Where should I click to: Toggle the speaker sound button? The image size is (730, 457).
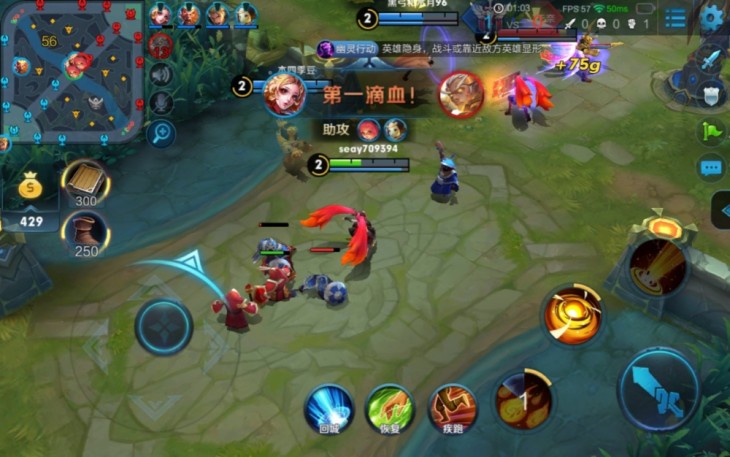point(161,75)
